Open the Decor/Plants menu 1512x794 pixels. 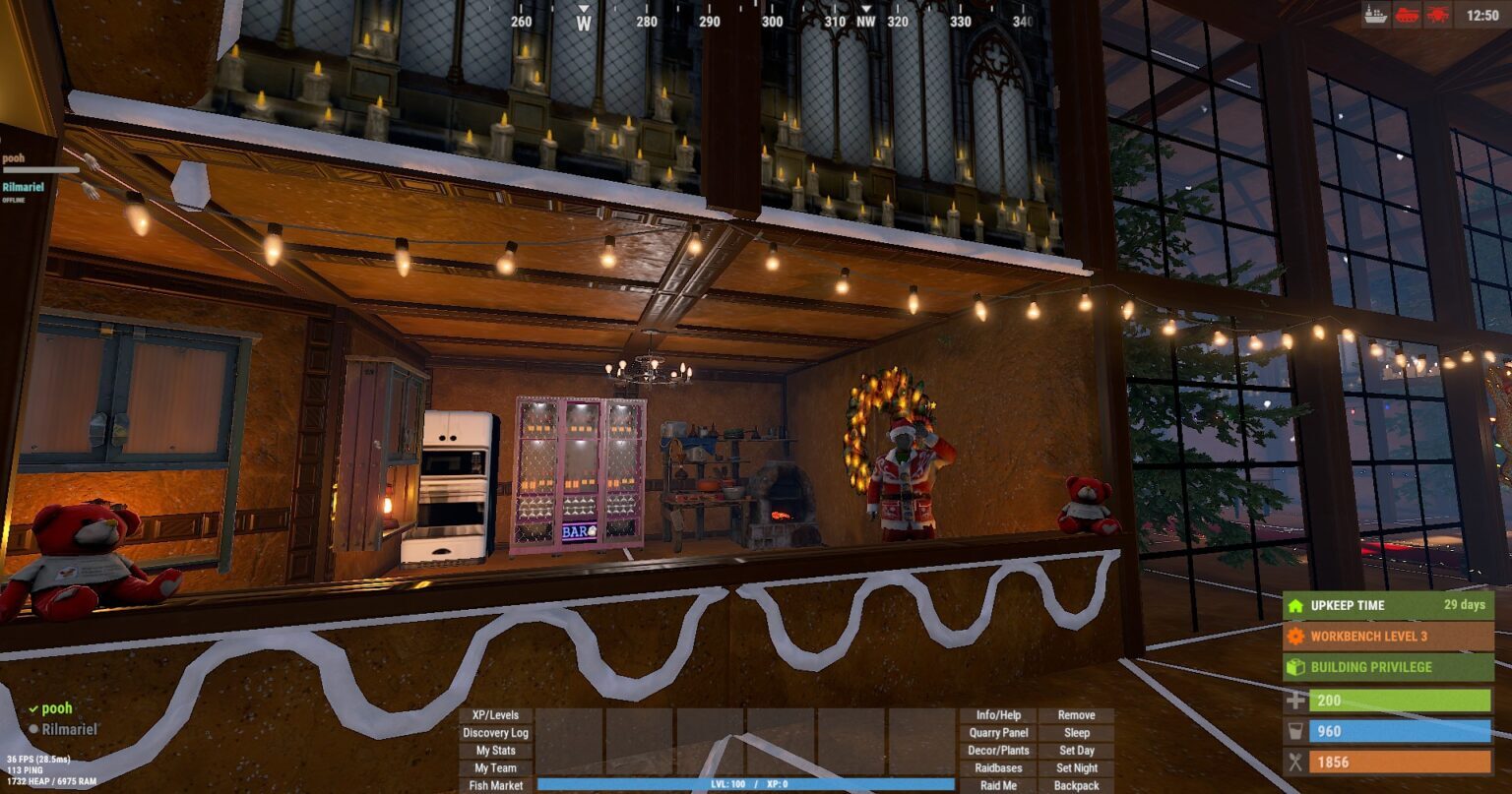998,751
